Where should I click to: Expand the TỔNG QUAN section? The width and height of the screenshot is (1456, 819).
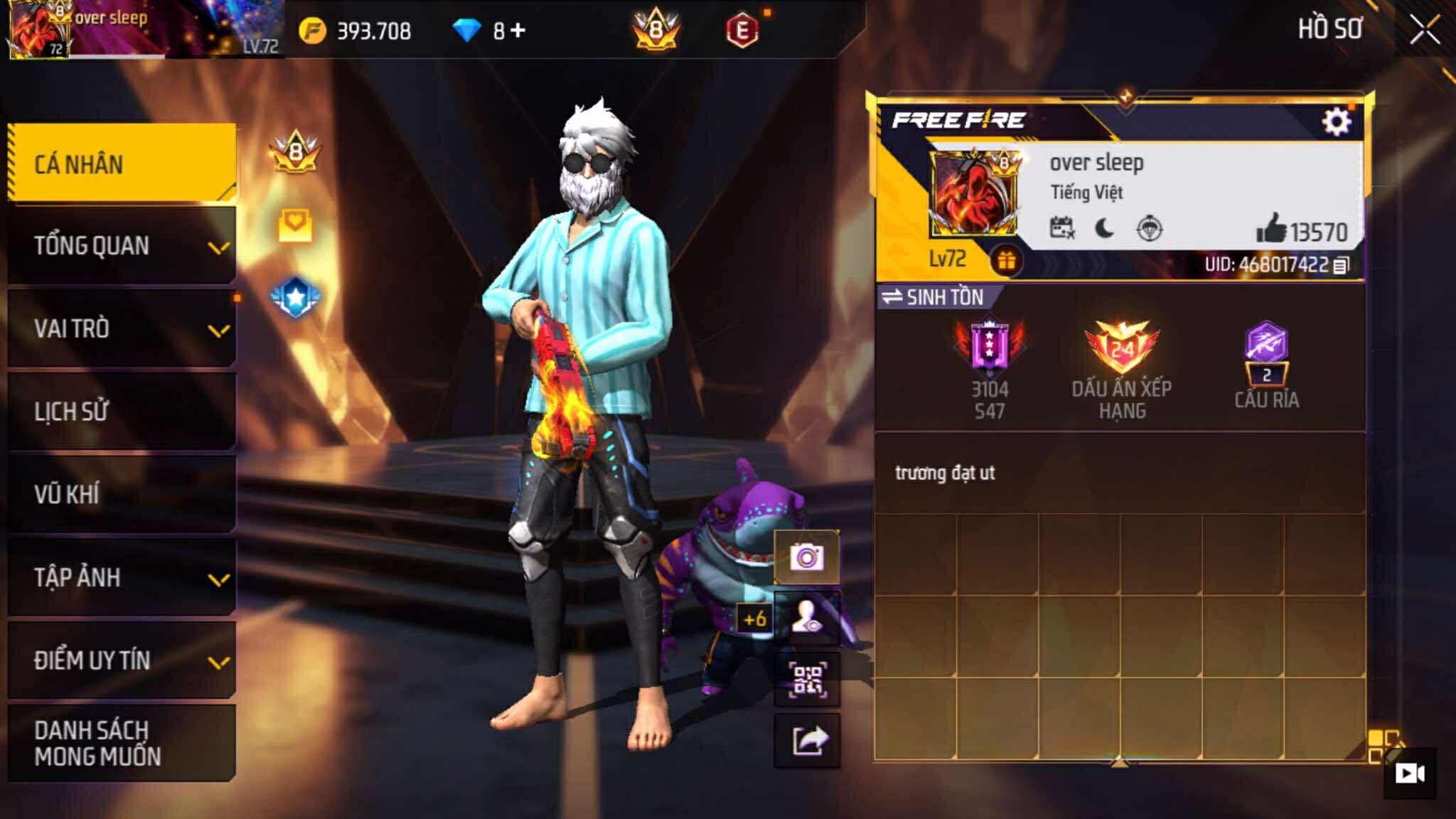point(122,246)
